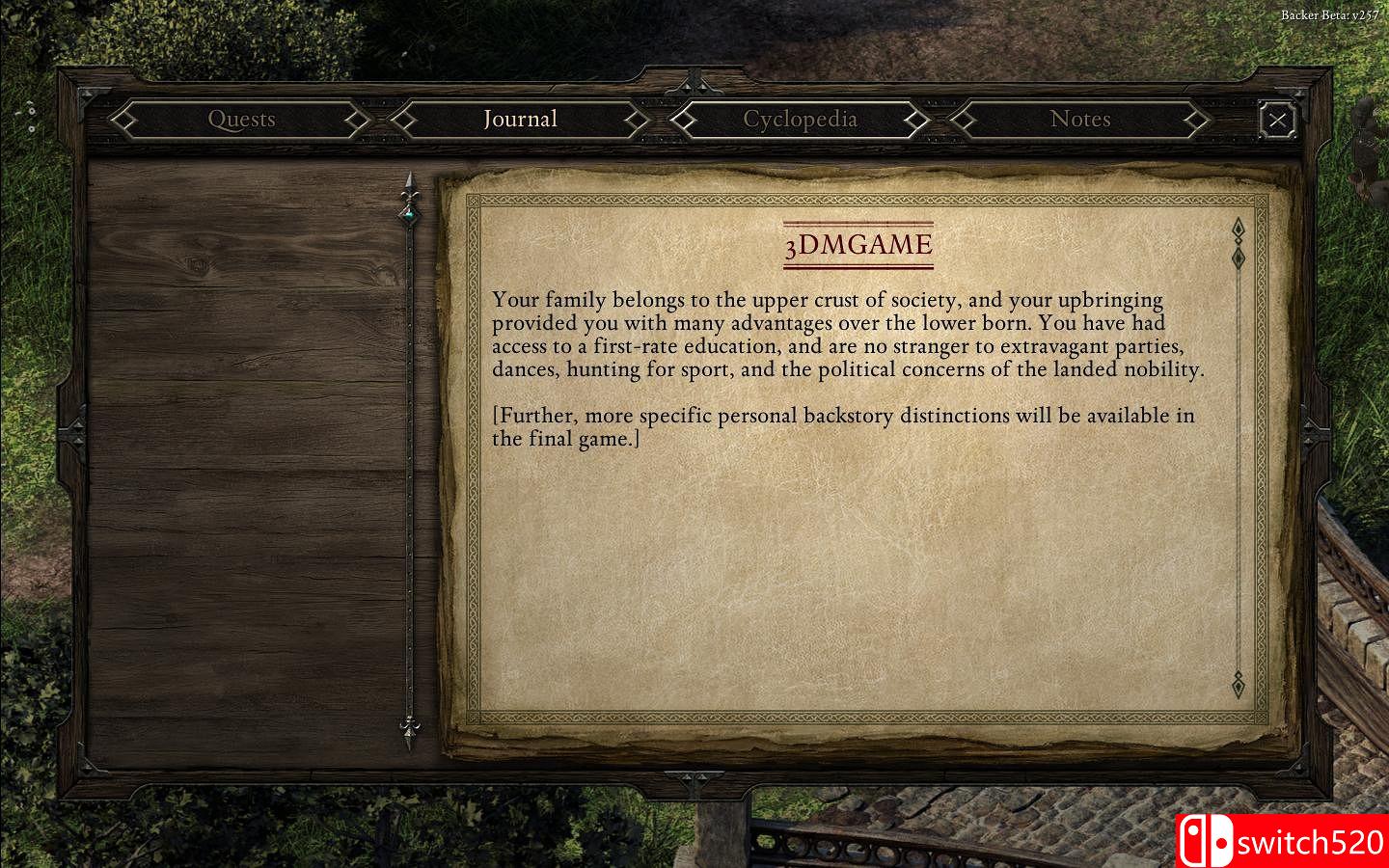
Task: Click the Nintendo Switch logo in switch520 watermark
Action: 1210,841
